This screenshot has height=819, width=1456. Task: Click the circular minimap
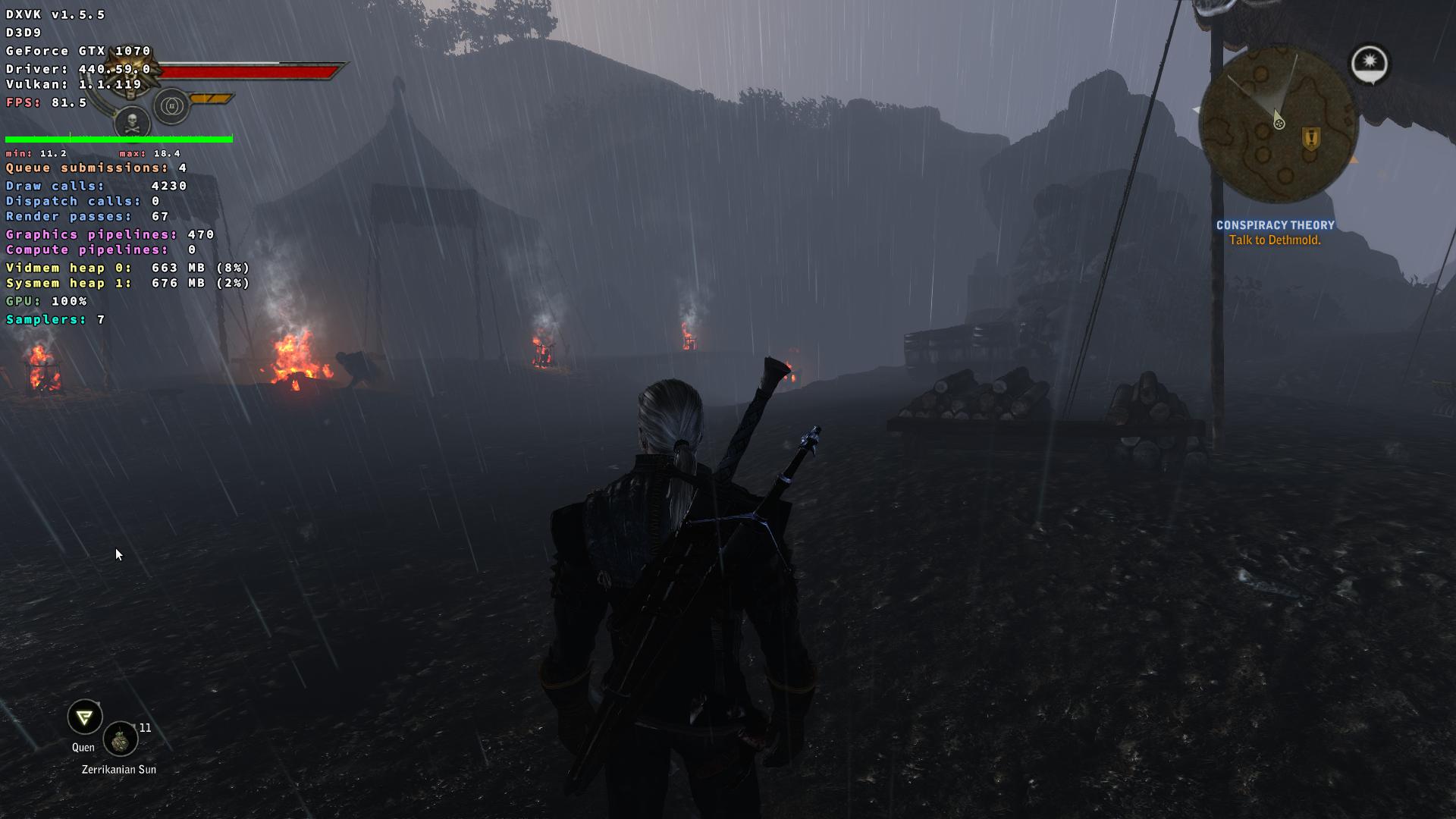(x=1278, y=125)
